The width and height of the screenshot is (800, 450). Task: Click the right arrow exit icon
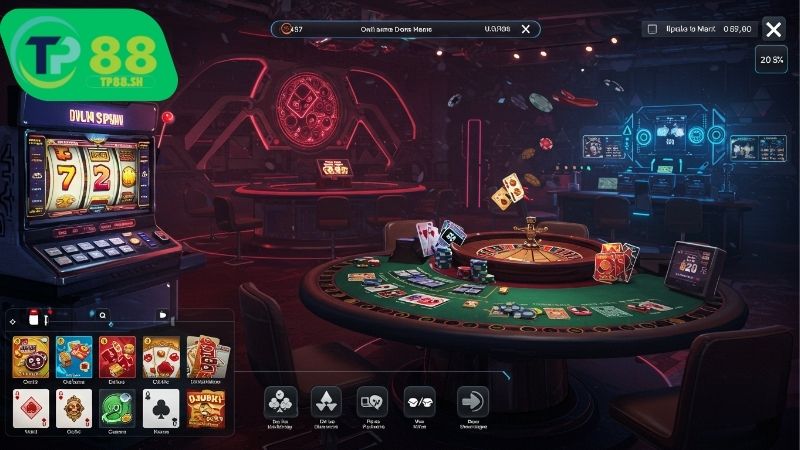click(x=472, y=402)
